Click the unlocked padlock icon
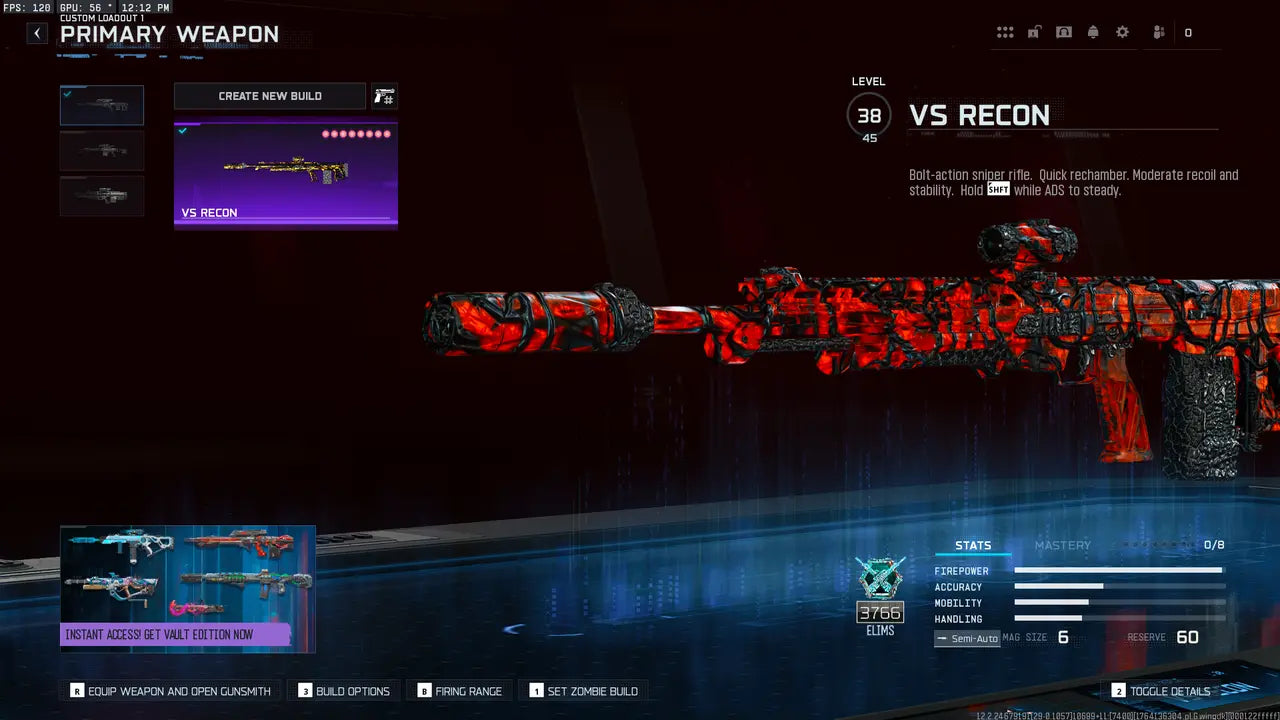 (1033, 32)
